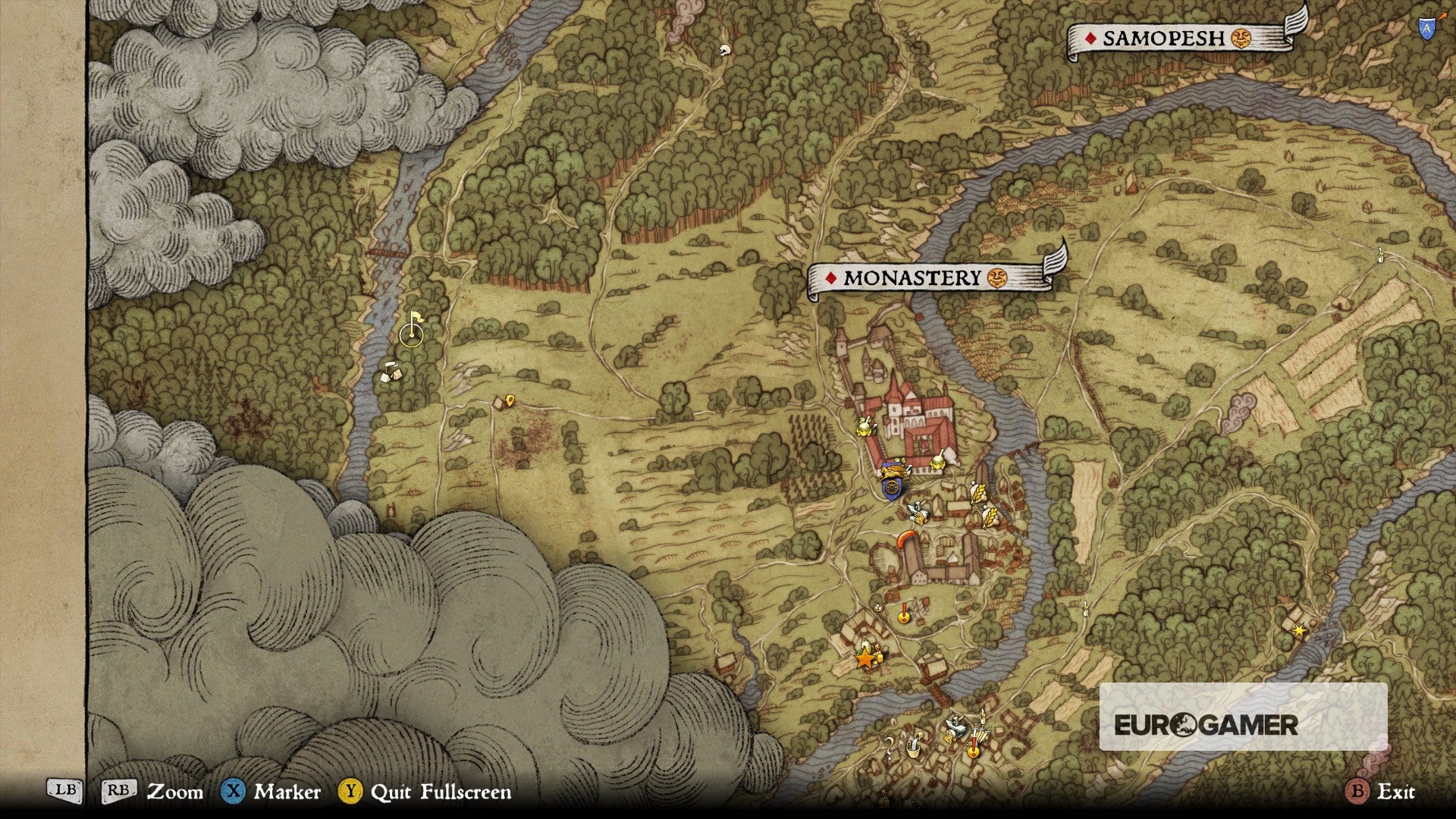Select the white question mark icon
1456x819 pixels.
point(890,746)
